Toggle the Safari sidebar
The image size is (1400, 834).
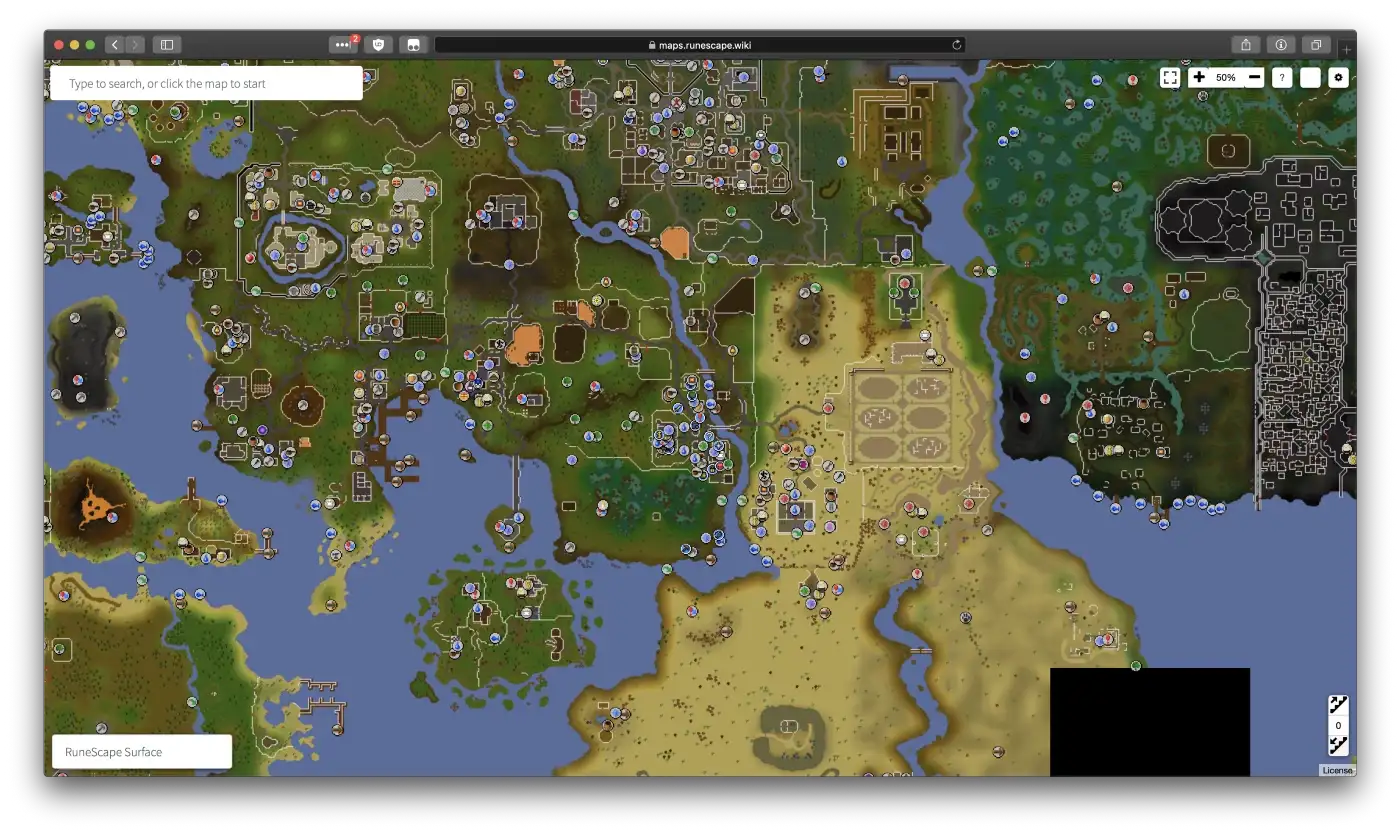(166, 44)
